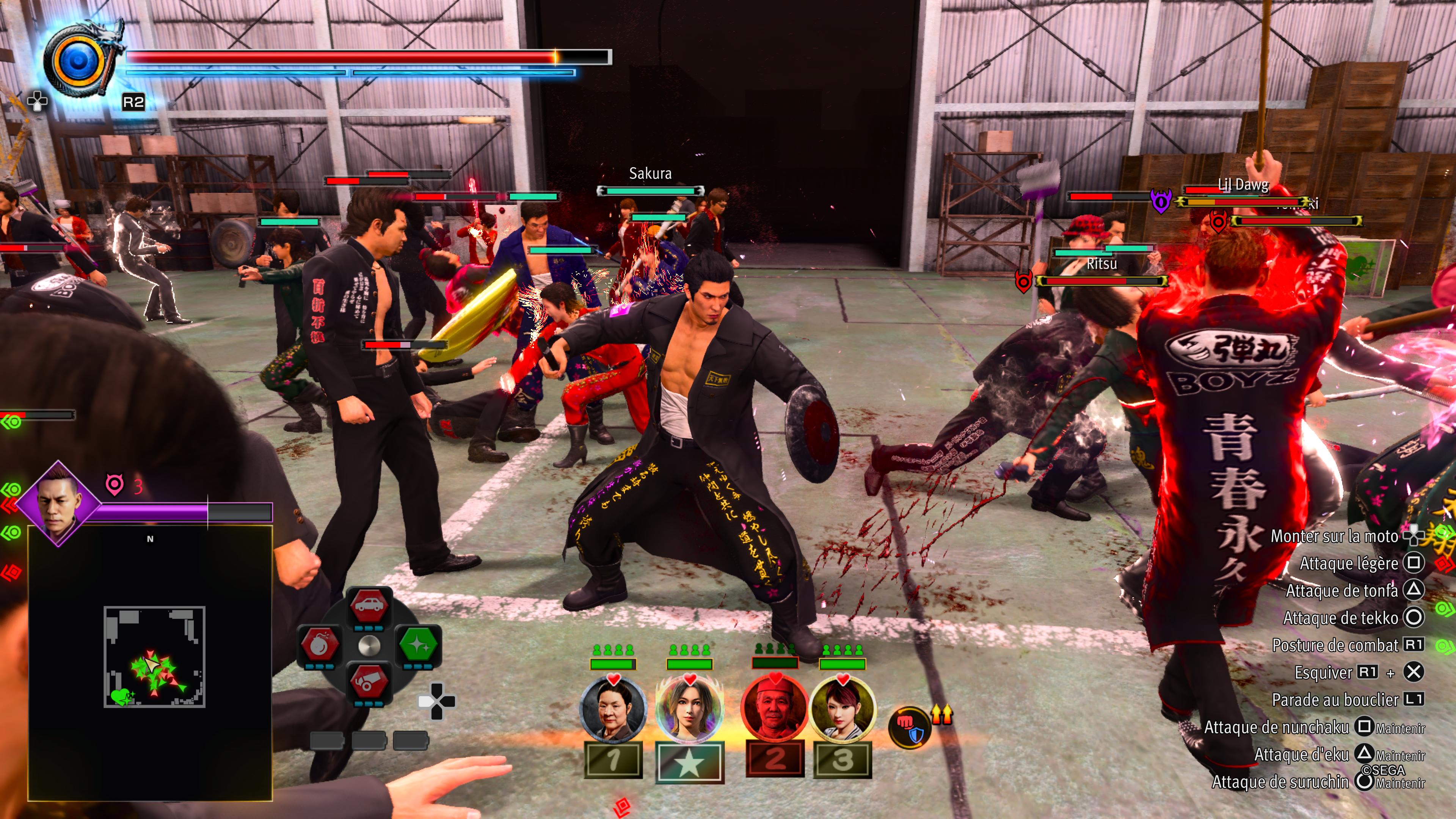This screenshot has height=819, width=1456.
Task: Choose the red number 2 squad badge
Action: [x=775, y=759]
